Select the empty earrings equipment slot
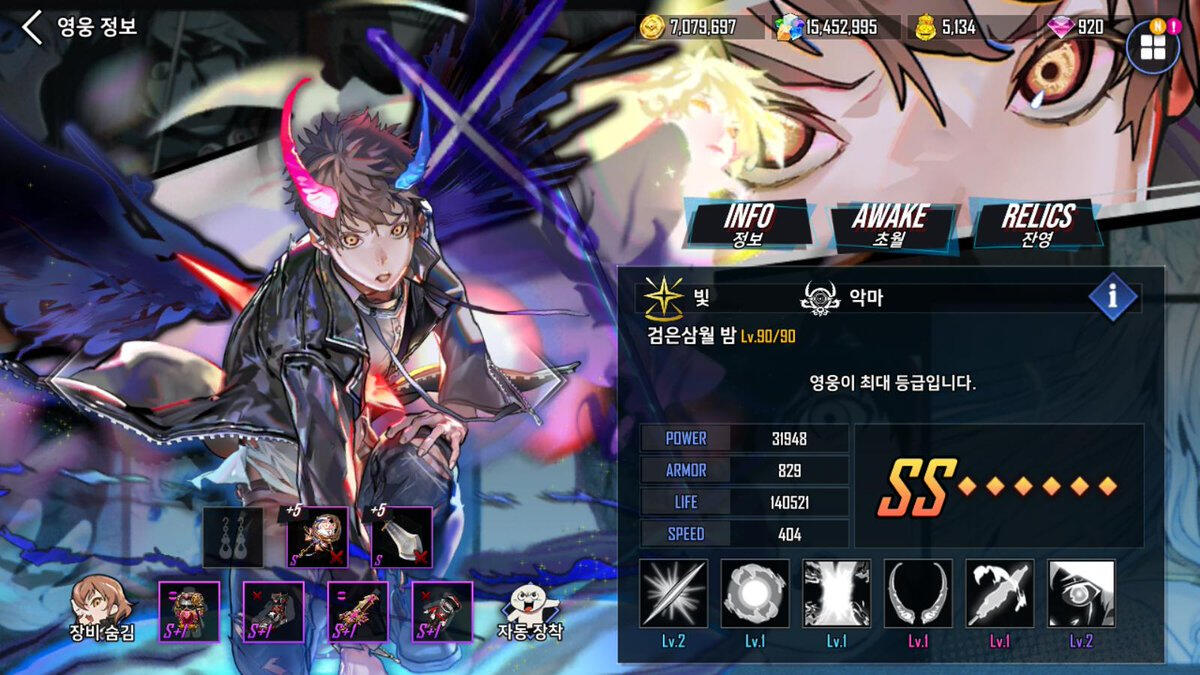Image resolution: width=1200 pixels, height=675 pixels. [233, 537]
